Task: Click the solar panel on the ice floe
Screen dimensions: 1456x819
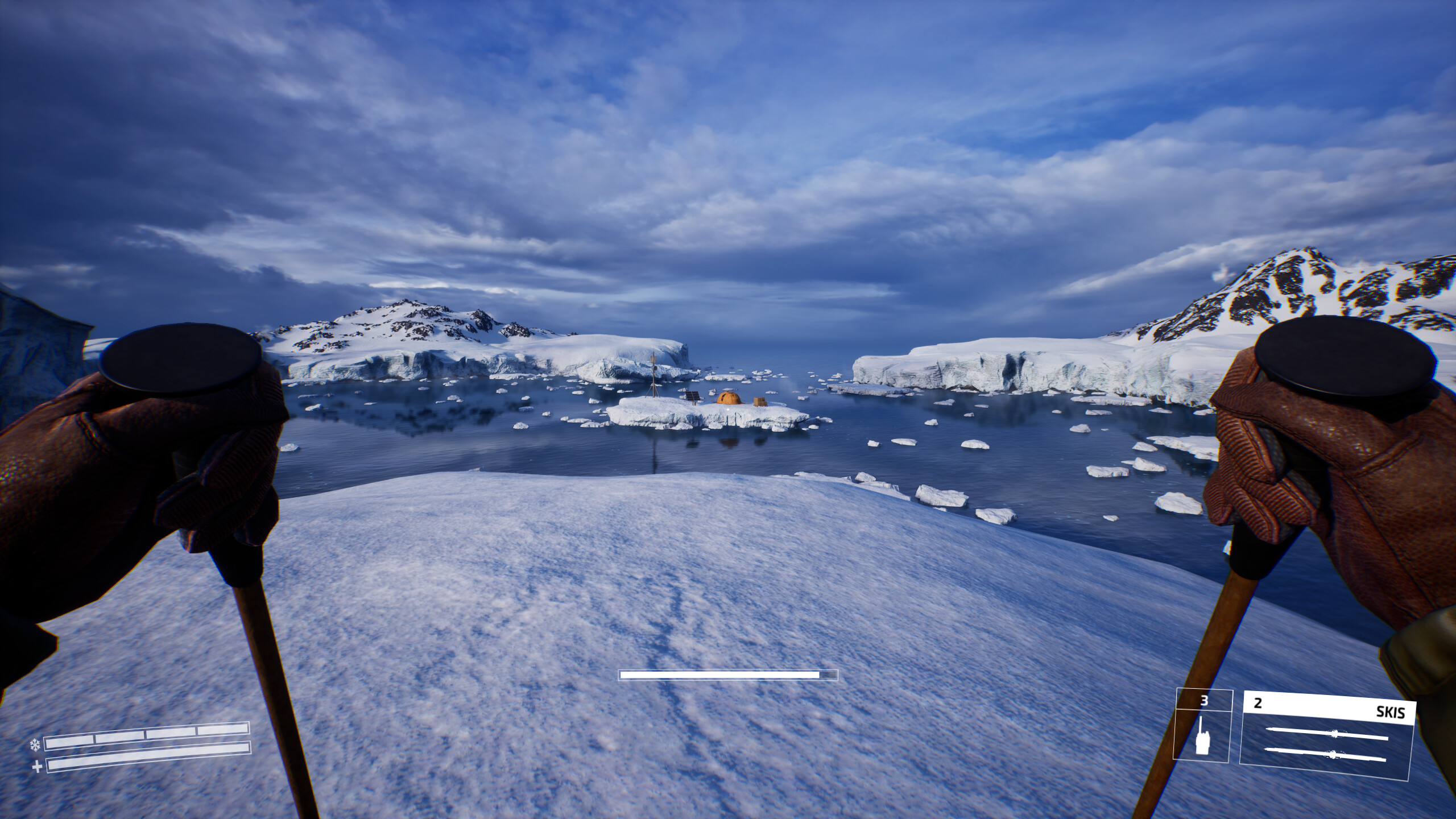Action: [693, 395]
